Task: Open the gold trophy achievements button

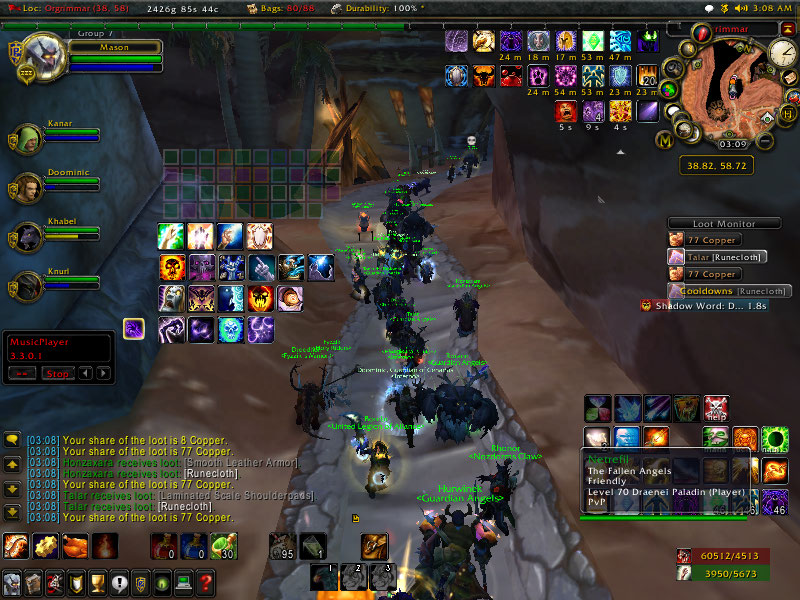Action: pos(97,582)
